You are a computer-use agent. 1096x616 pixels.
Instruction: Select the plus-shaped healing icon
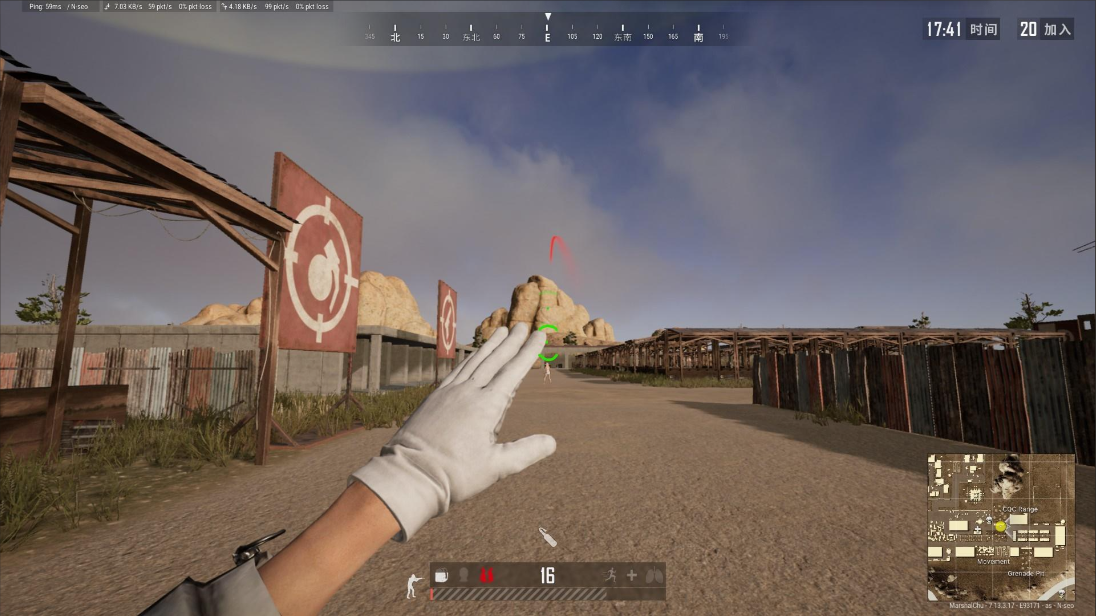coord(631,575)
